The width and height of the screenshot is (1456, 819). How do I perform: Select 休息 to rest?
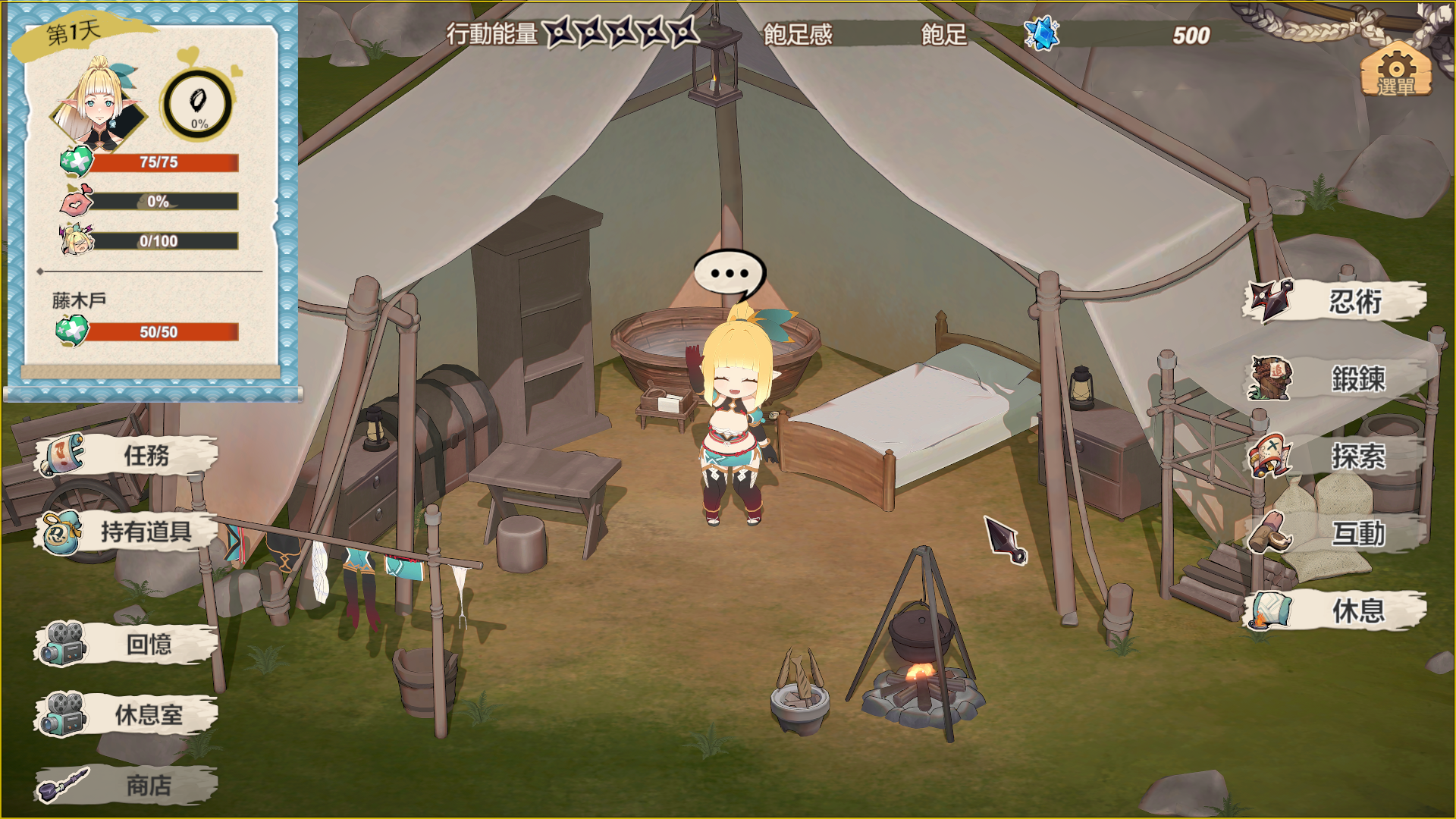click(x=1335, y=610)
